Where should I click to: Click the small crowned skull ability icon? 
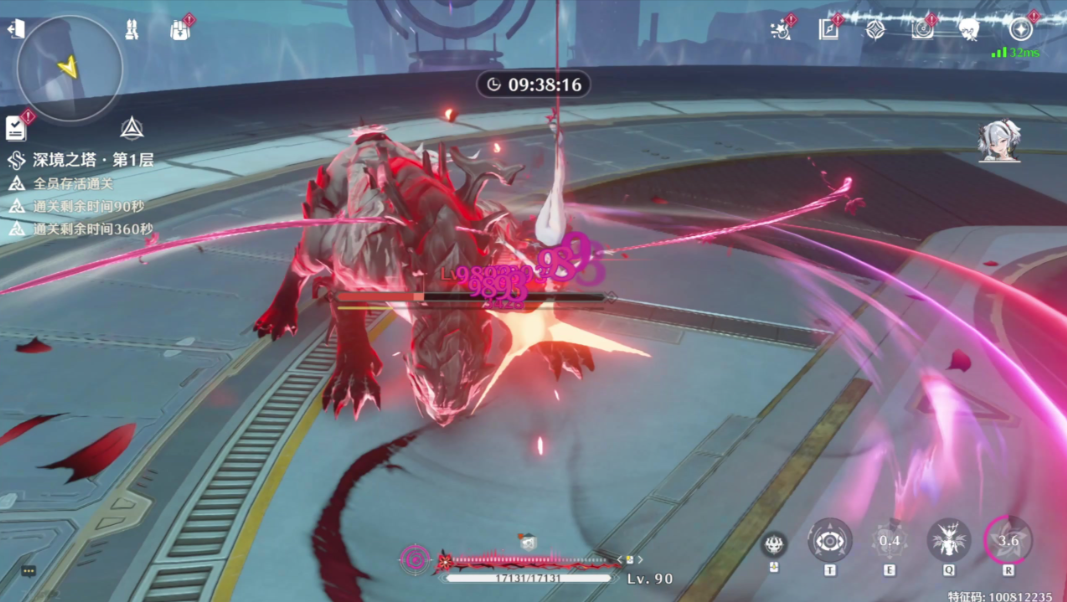click(774, 544)
